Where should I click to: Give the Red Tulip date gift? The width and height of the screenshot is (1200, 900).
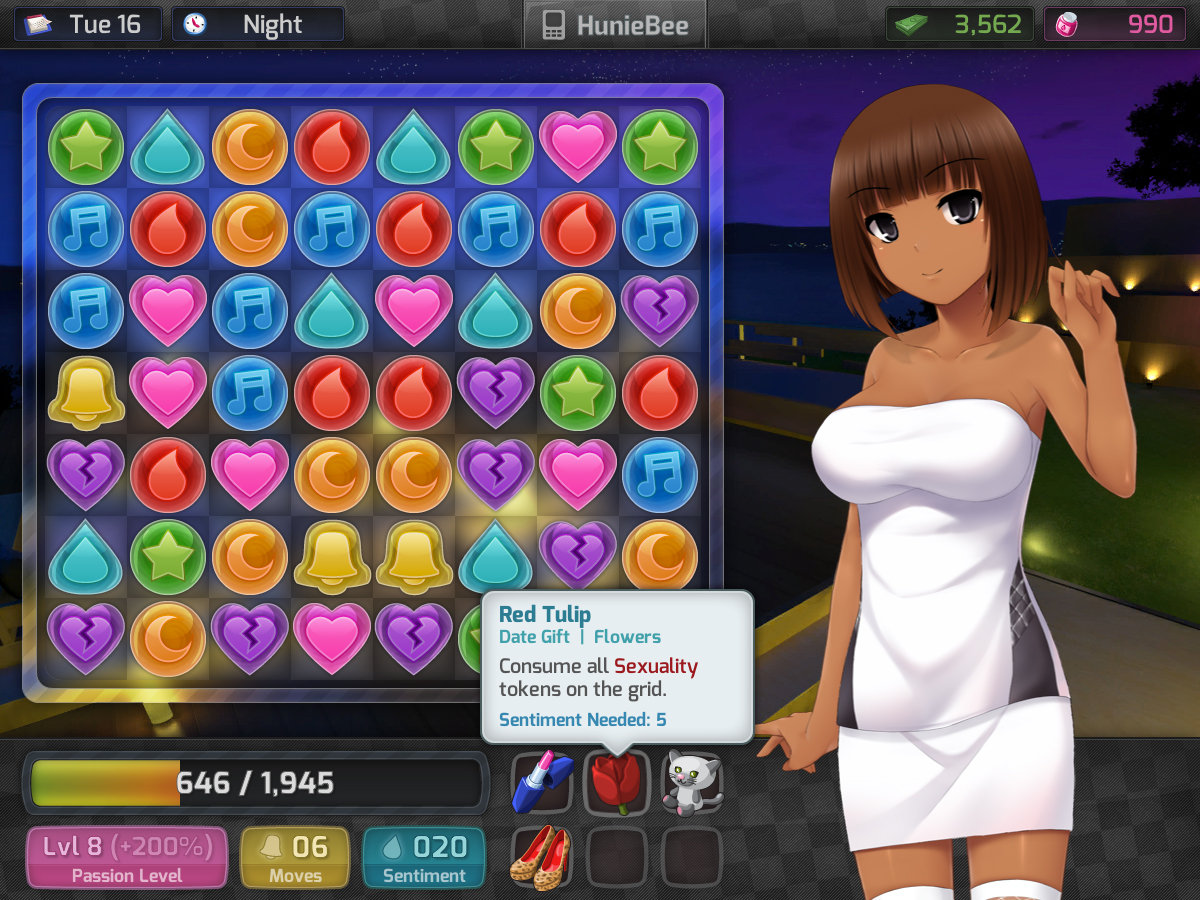pos(616,783)
